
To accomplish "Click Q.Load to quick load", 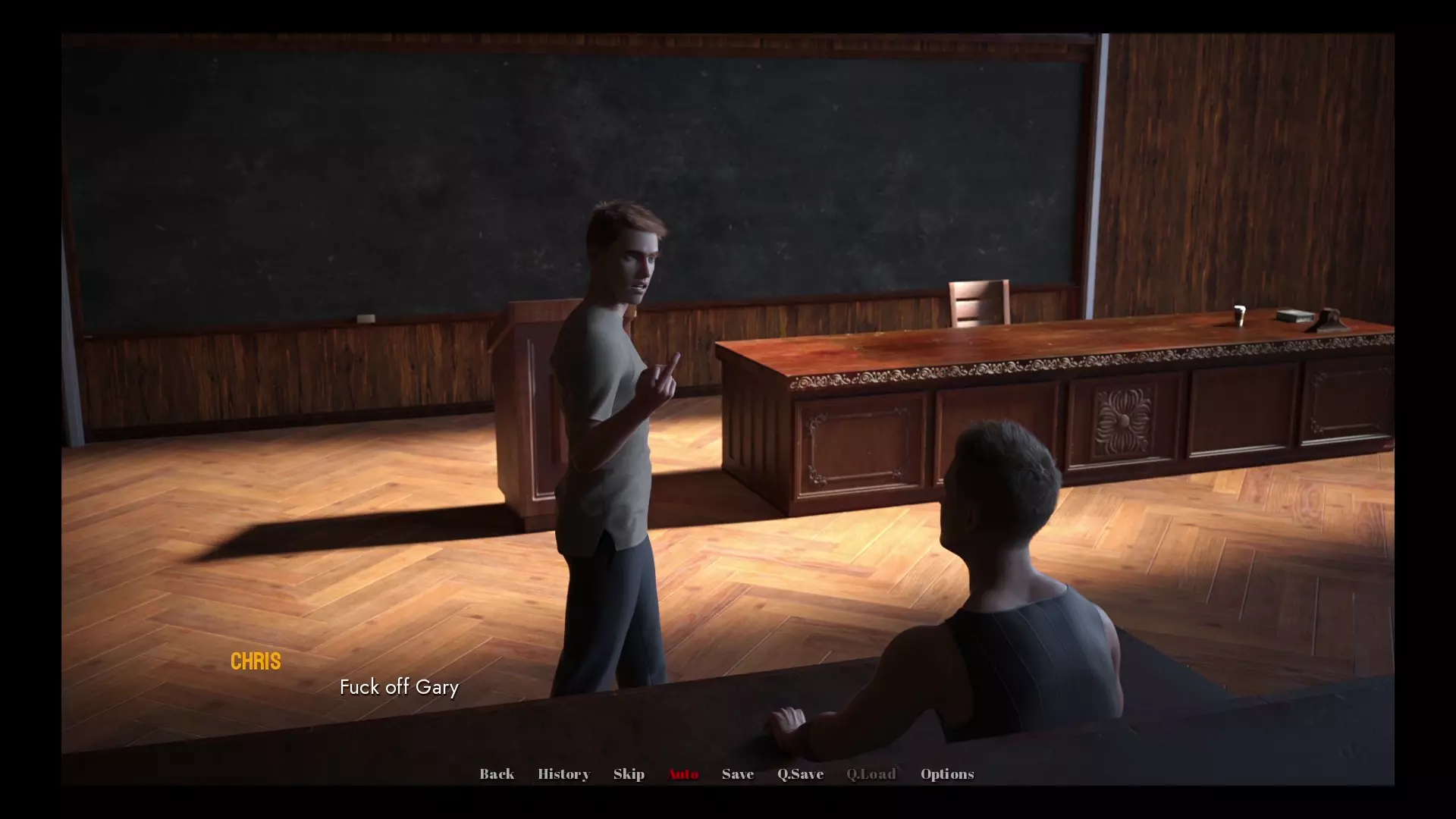I will pyautogui.click(x=871, y=773).
